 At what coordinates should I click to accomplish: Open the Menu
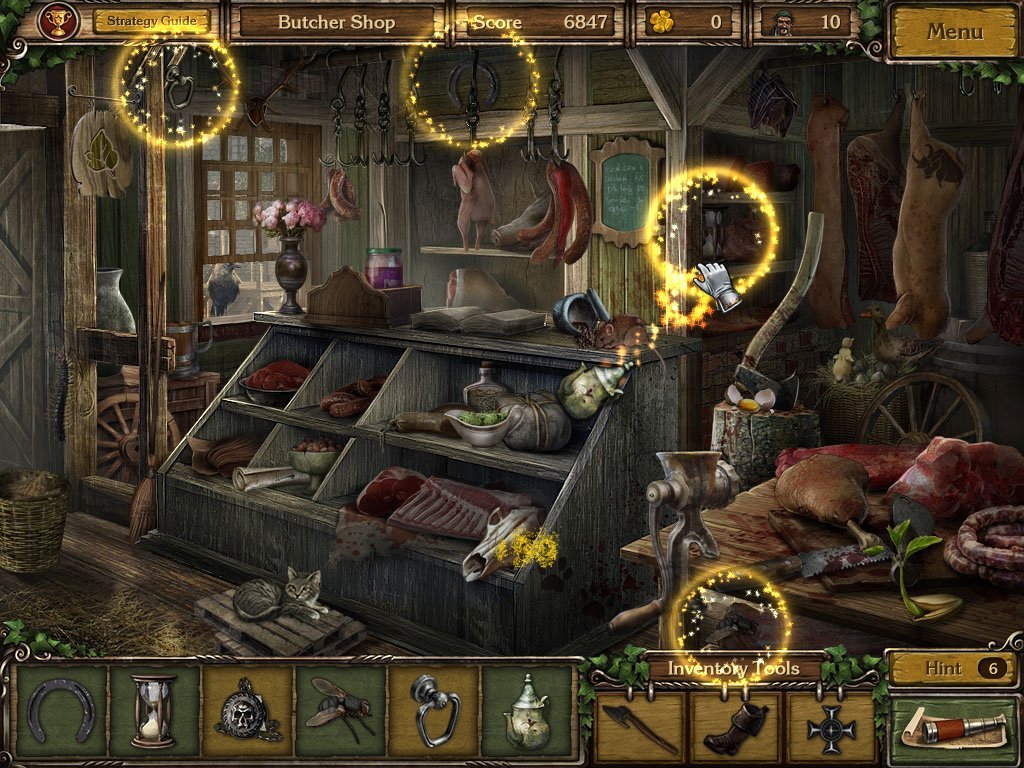pos(954,31)
